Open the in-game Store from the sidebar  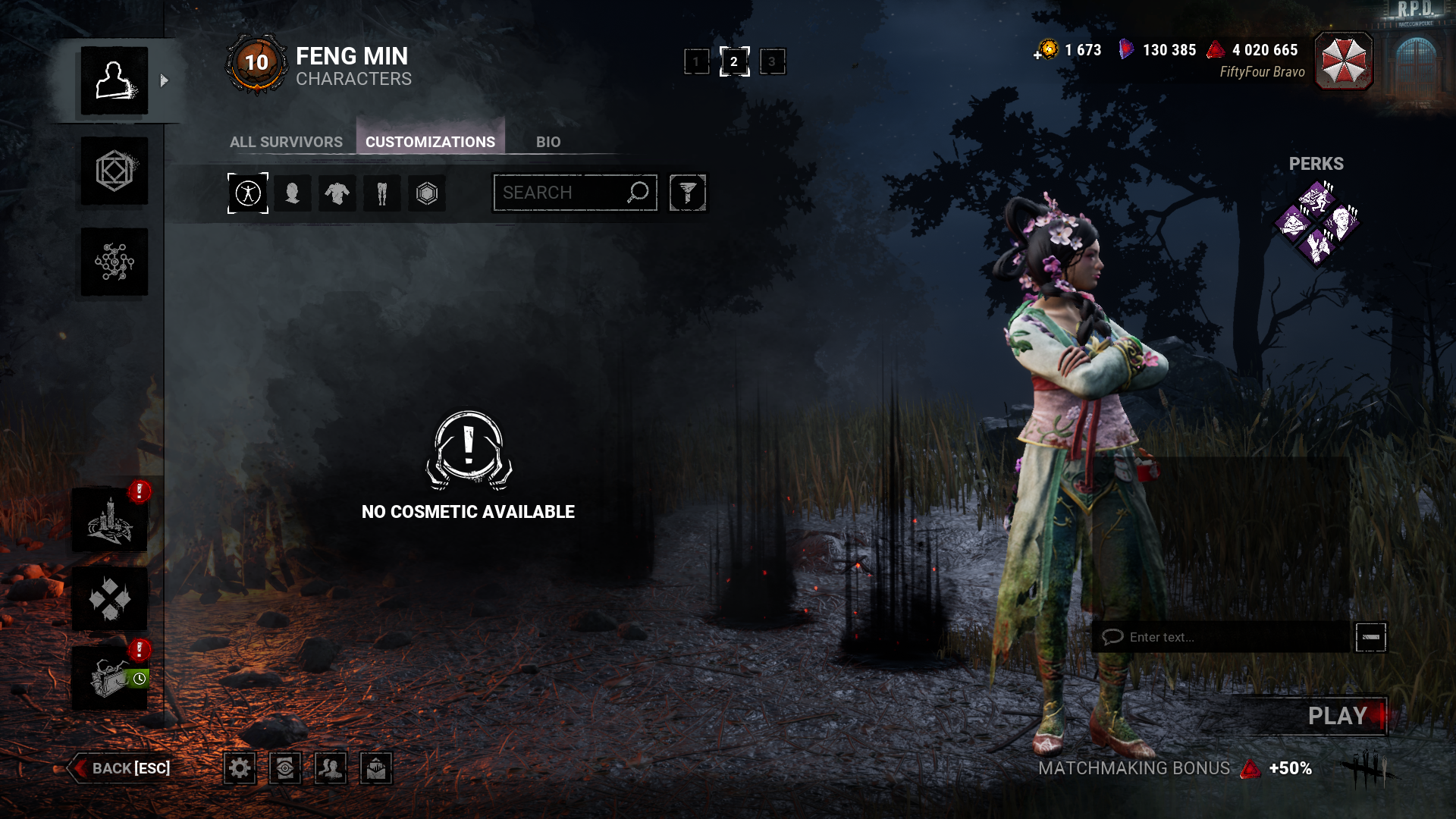click(x=114, y=172)
